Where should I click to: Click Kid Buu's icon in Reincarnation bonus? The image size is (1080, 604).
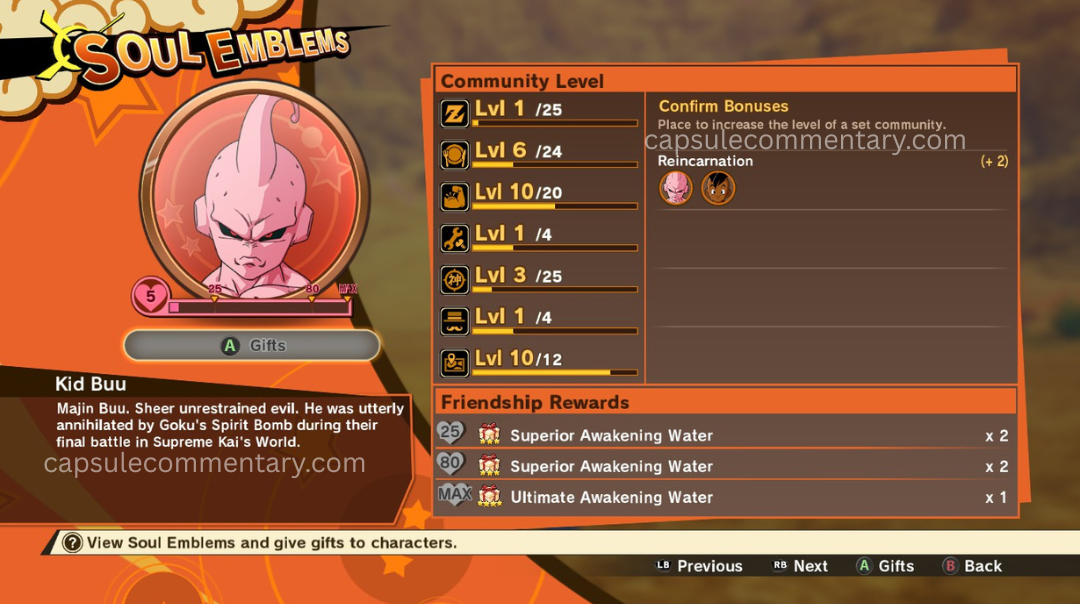pos(676,188)
